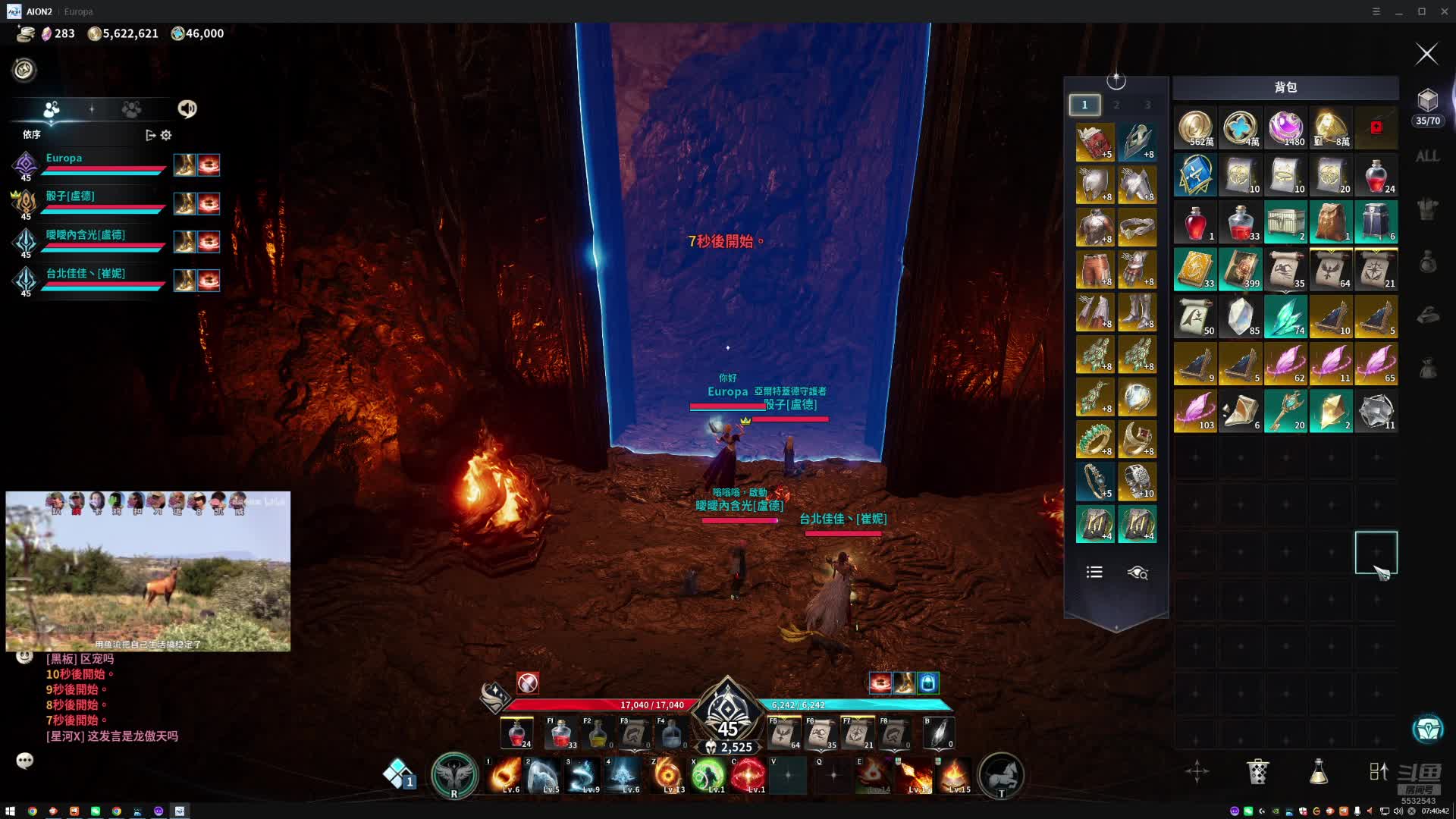Summon the horse mount button
This screenshot has height=819, width=1456.
tap(1001, 775)
